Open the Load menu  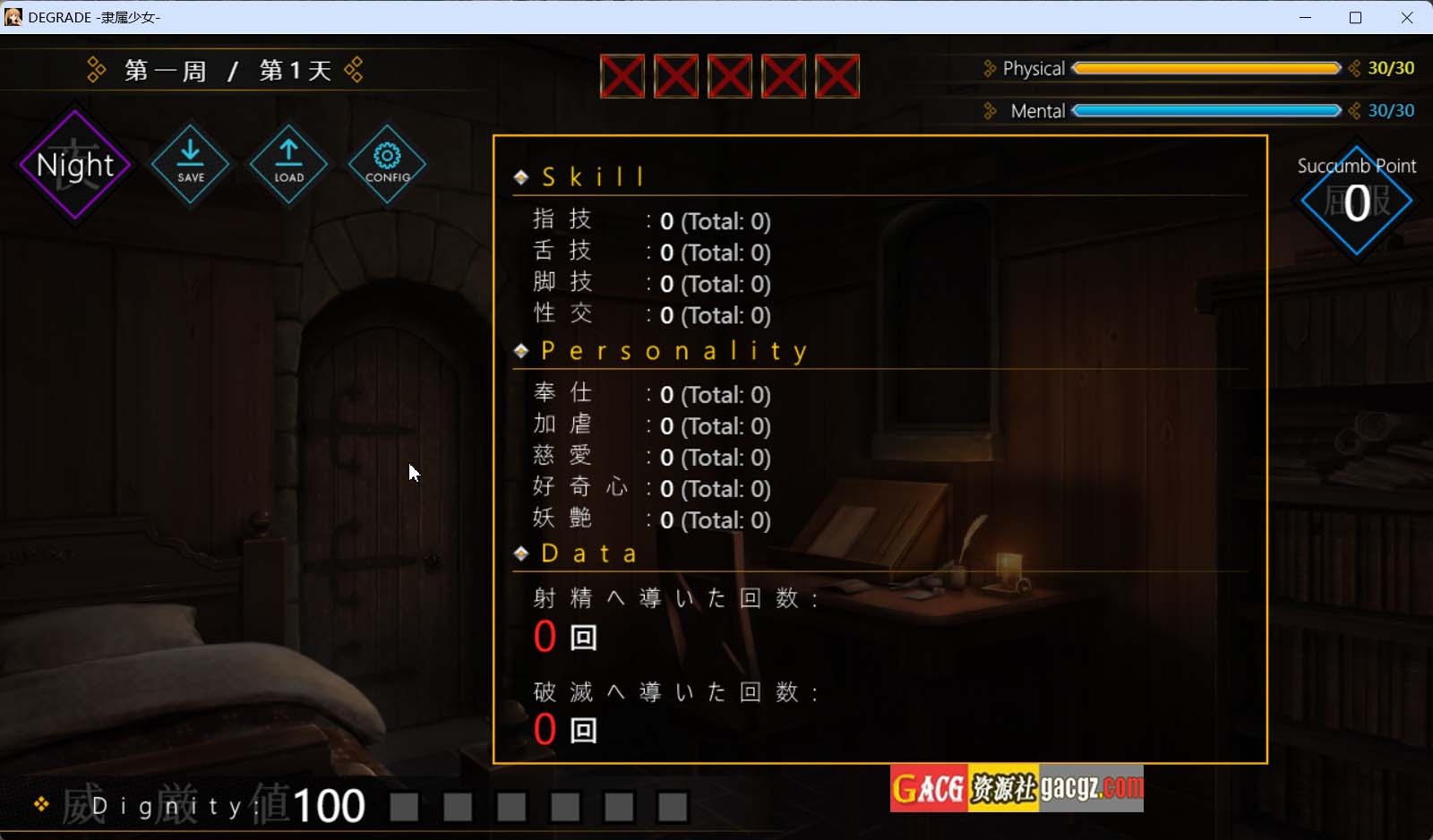click(x=288, y=163)
